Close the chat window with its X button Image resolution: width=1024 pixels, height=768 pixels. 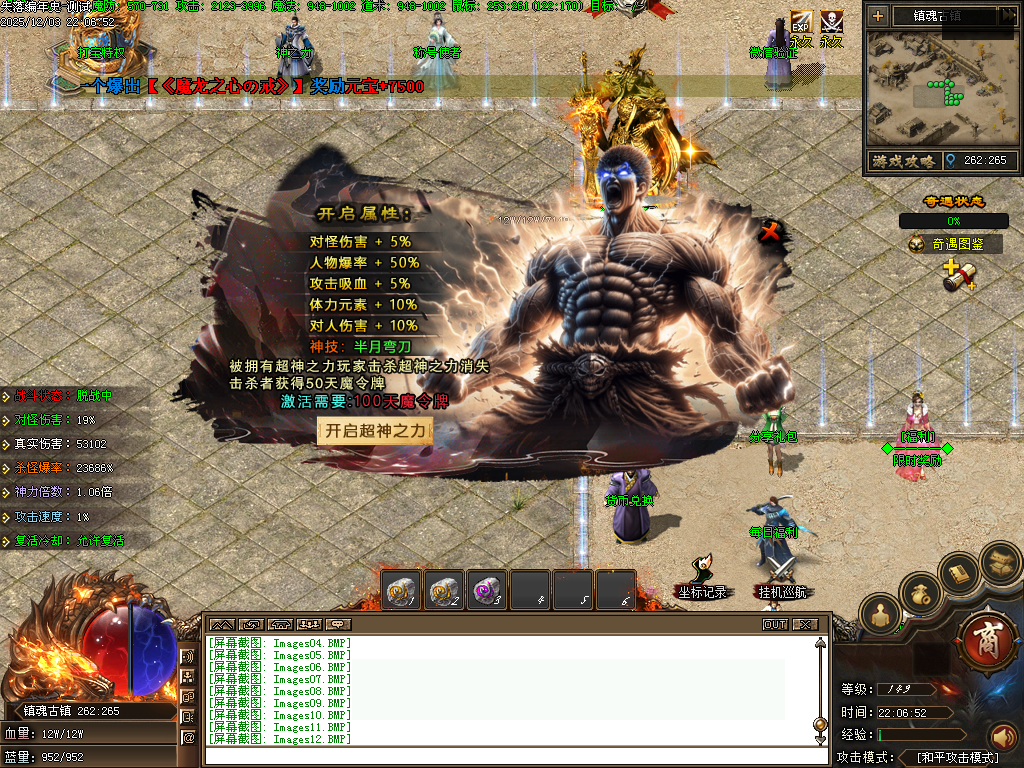[x=804, y=624]
